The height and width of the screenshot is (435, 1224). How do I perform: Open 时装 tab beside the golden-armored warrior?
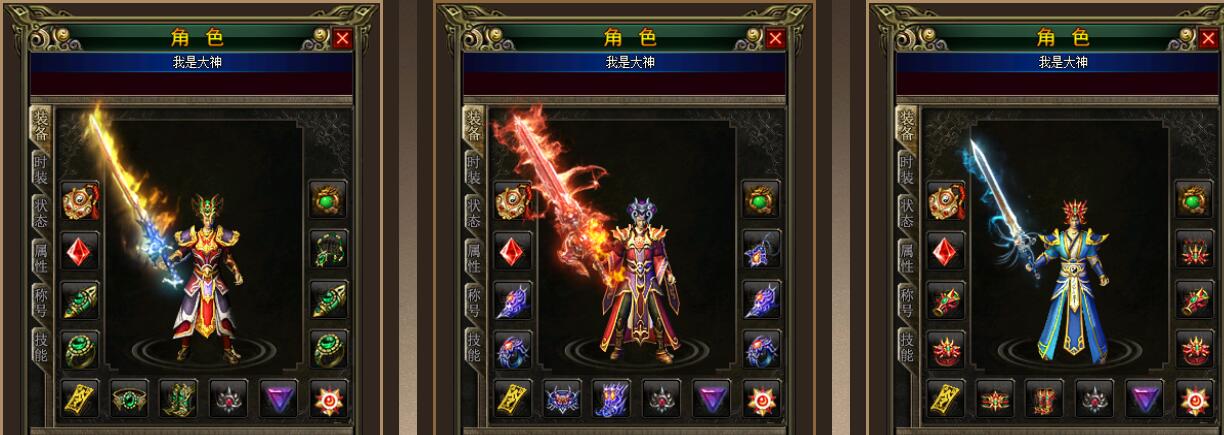click(40, 170)
